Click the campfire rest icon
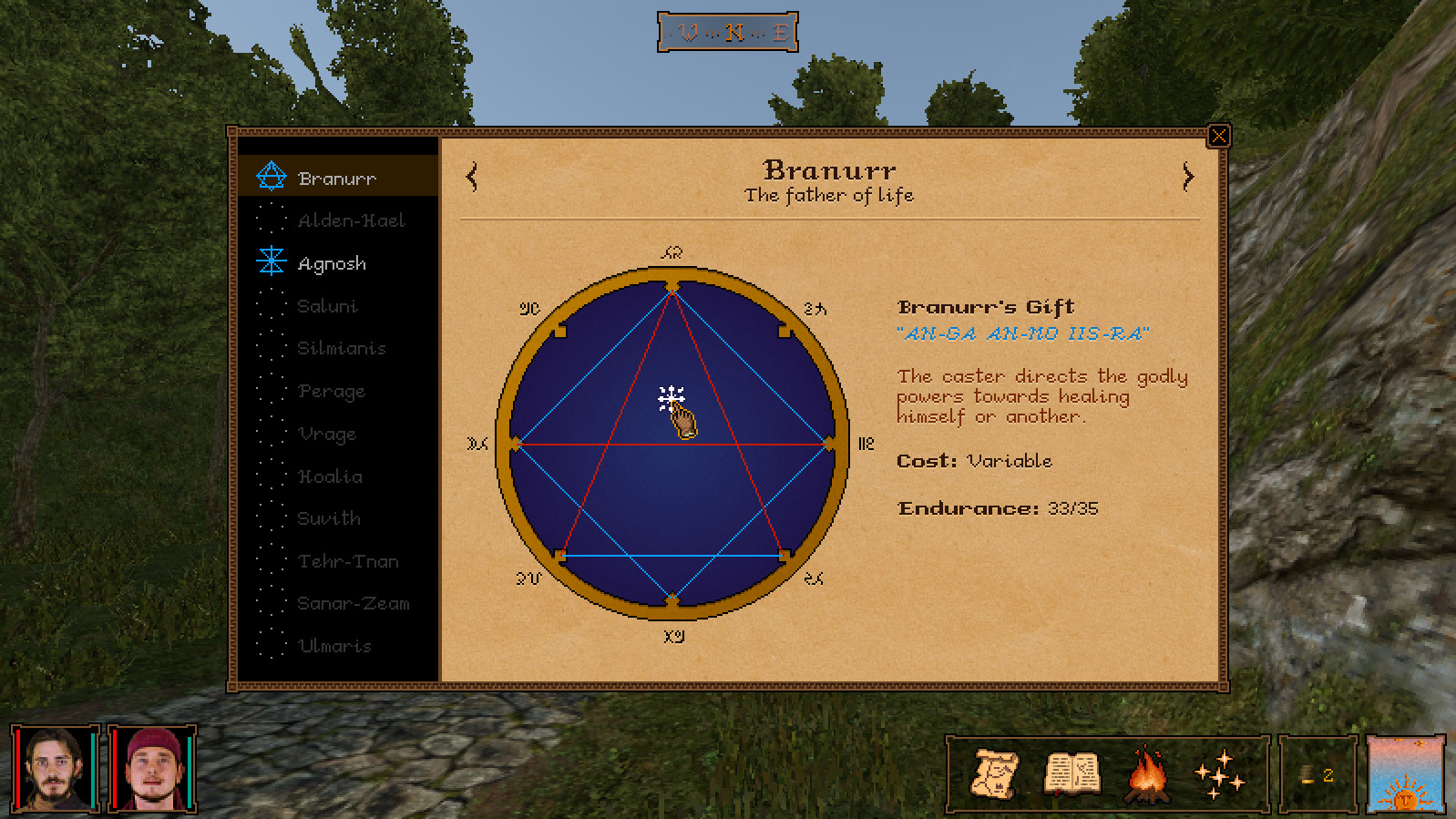Viewport: 1456px width, 819px height. (x=1146, y=775)
